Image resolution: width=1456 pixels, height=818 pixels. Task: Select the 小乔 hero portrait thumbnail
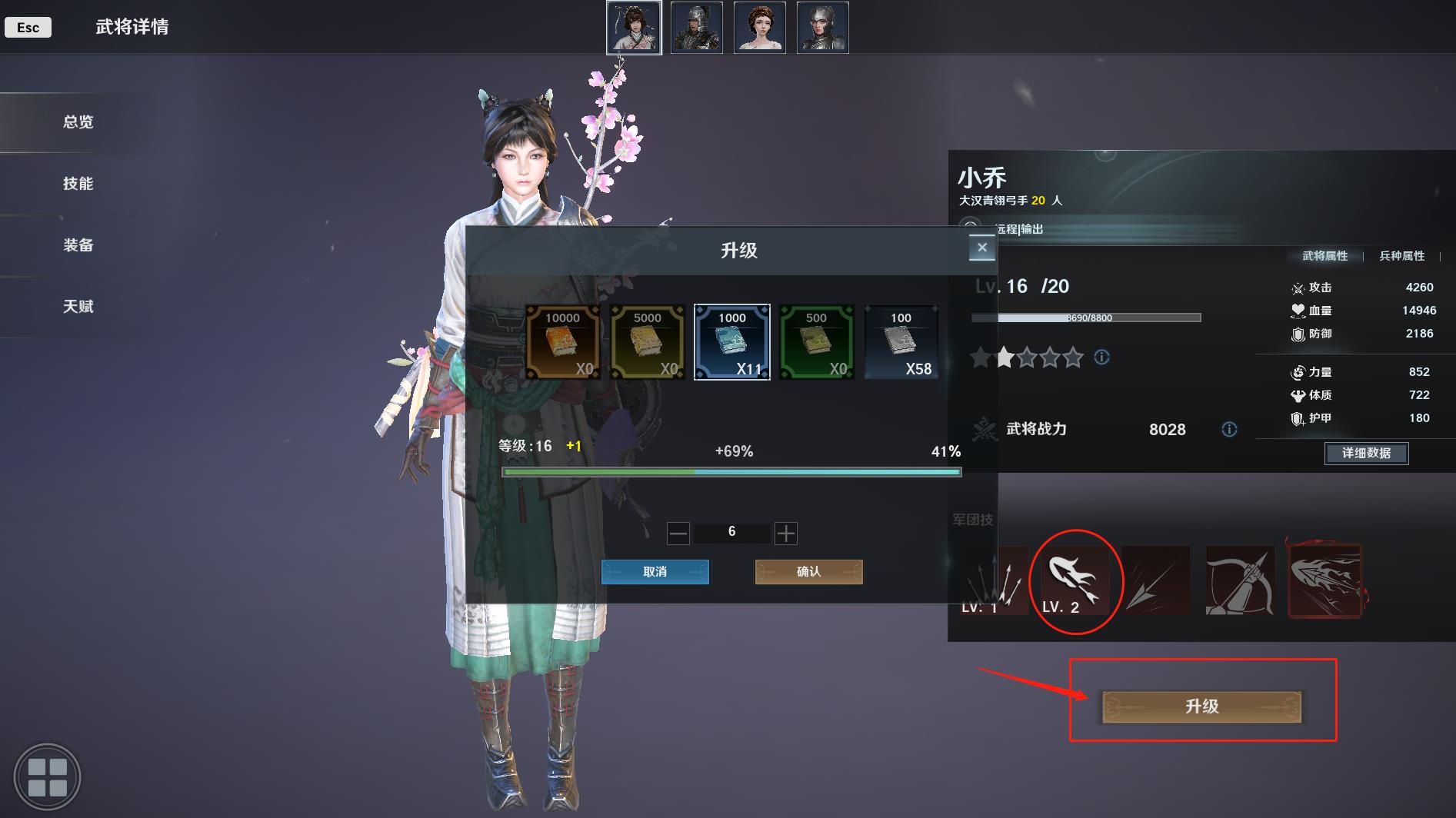pyautogui.click(x=634, y=28)
